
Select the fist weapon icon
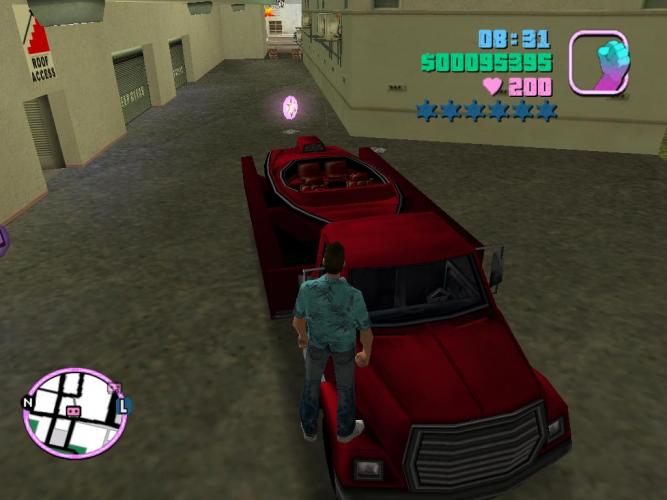pyautogui.click(x=599, y=61)
